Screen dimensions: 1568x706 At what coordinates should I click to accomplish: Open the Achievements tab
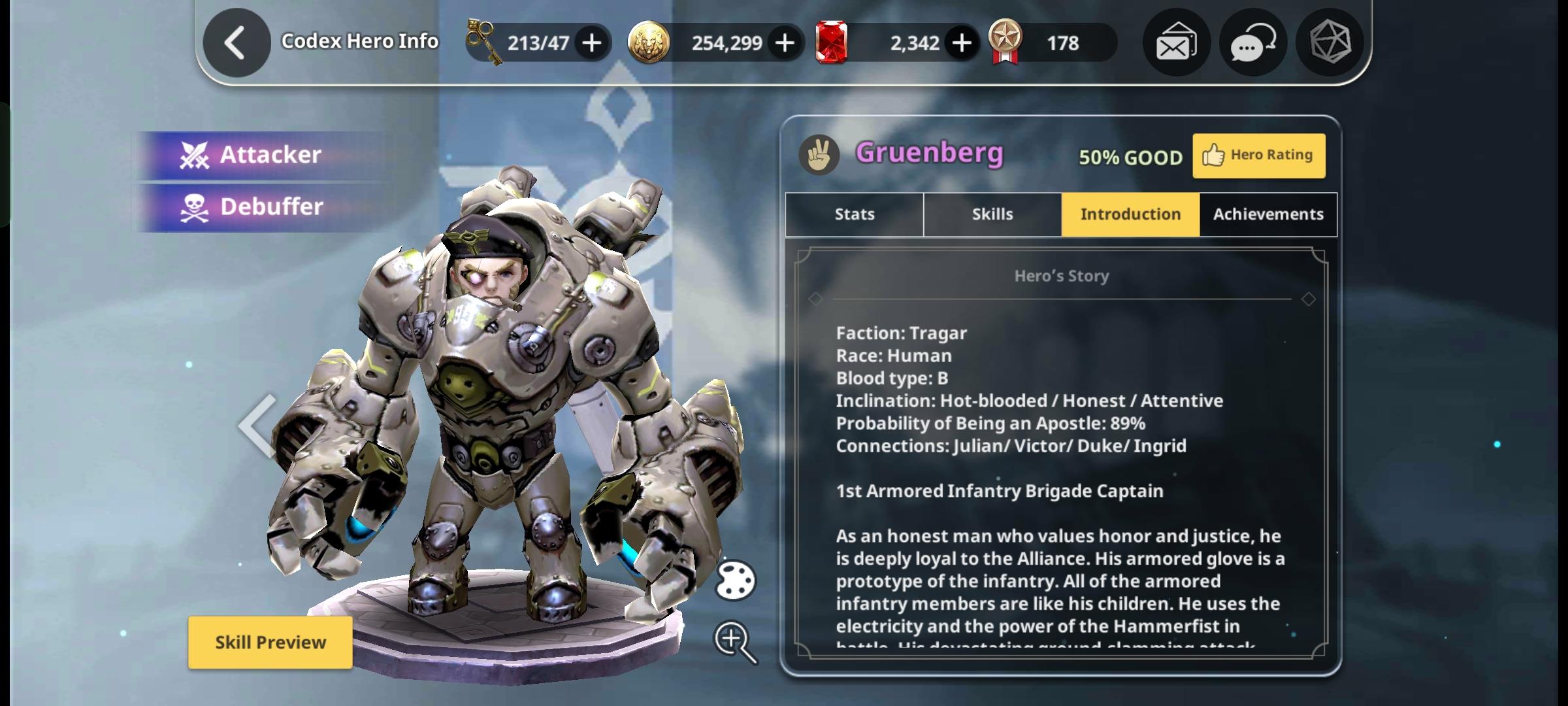point(1267,214)
